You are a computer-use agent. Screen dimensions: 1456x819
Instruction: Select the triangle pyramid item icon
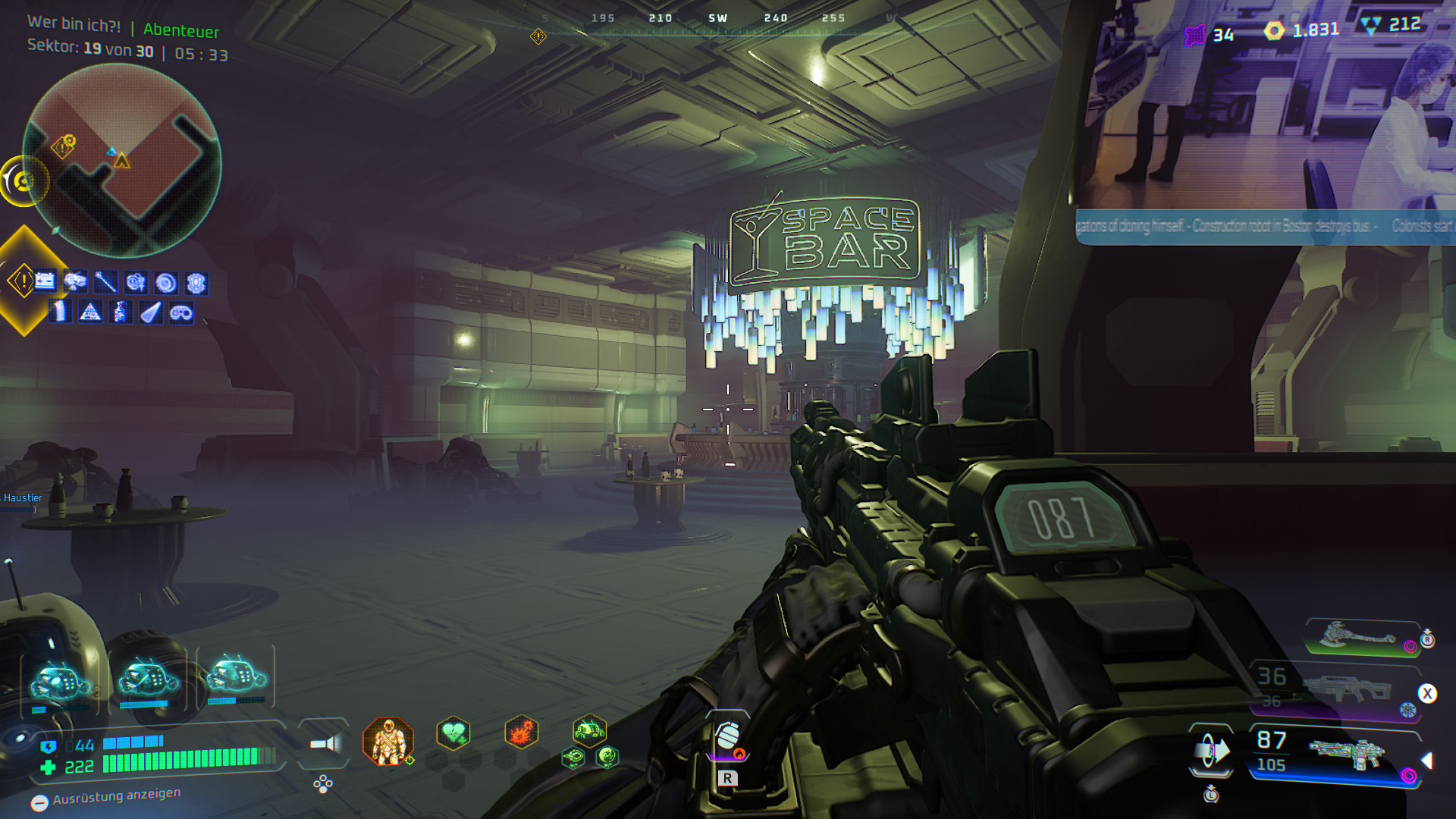pos(90,312)
